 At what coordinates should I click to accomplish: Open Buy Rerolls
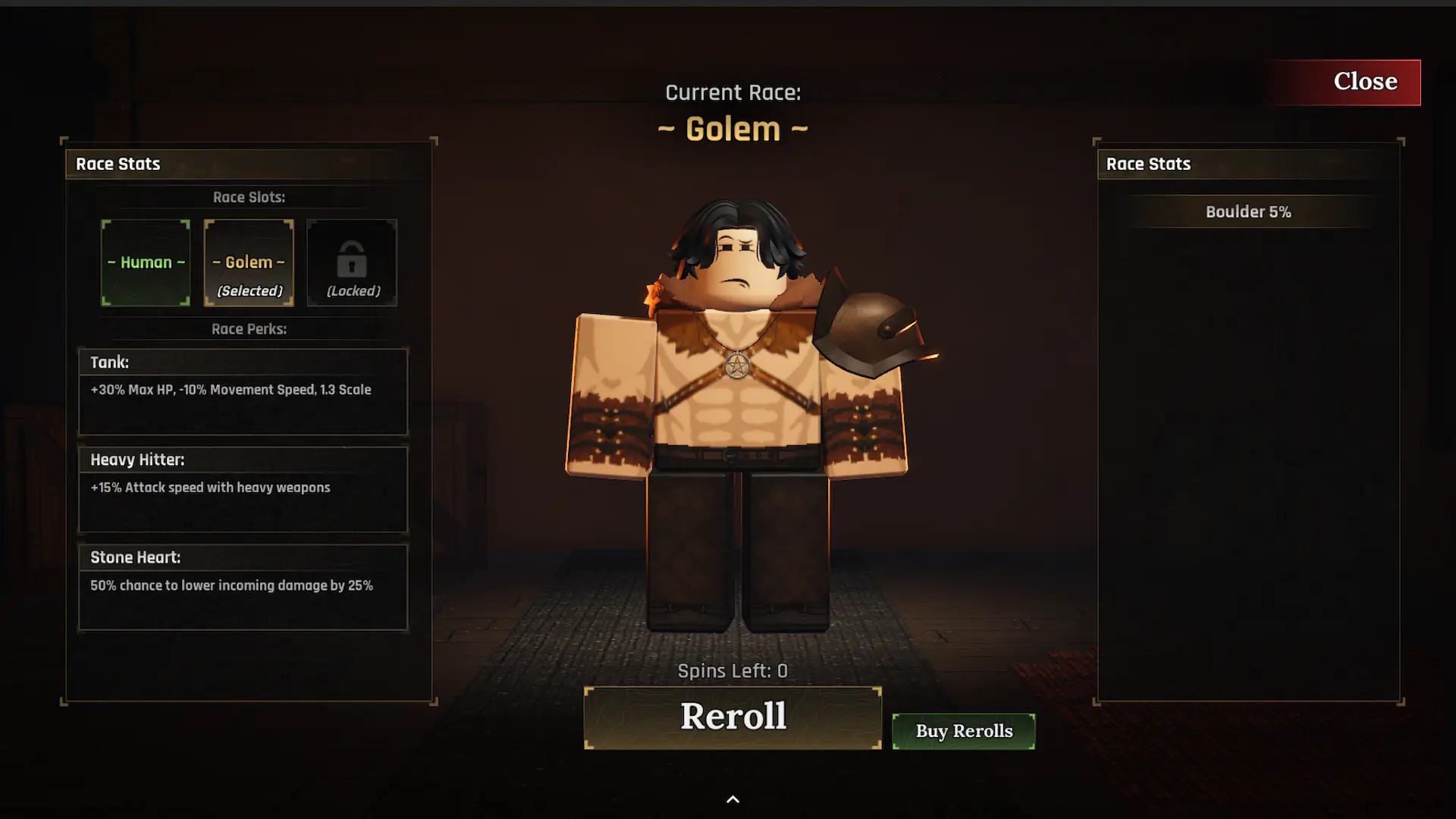tap(963, 730)
